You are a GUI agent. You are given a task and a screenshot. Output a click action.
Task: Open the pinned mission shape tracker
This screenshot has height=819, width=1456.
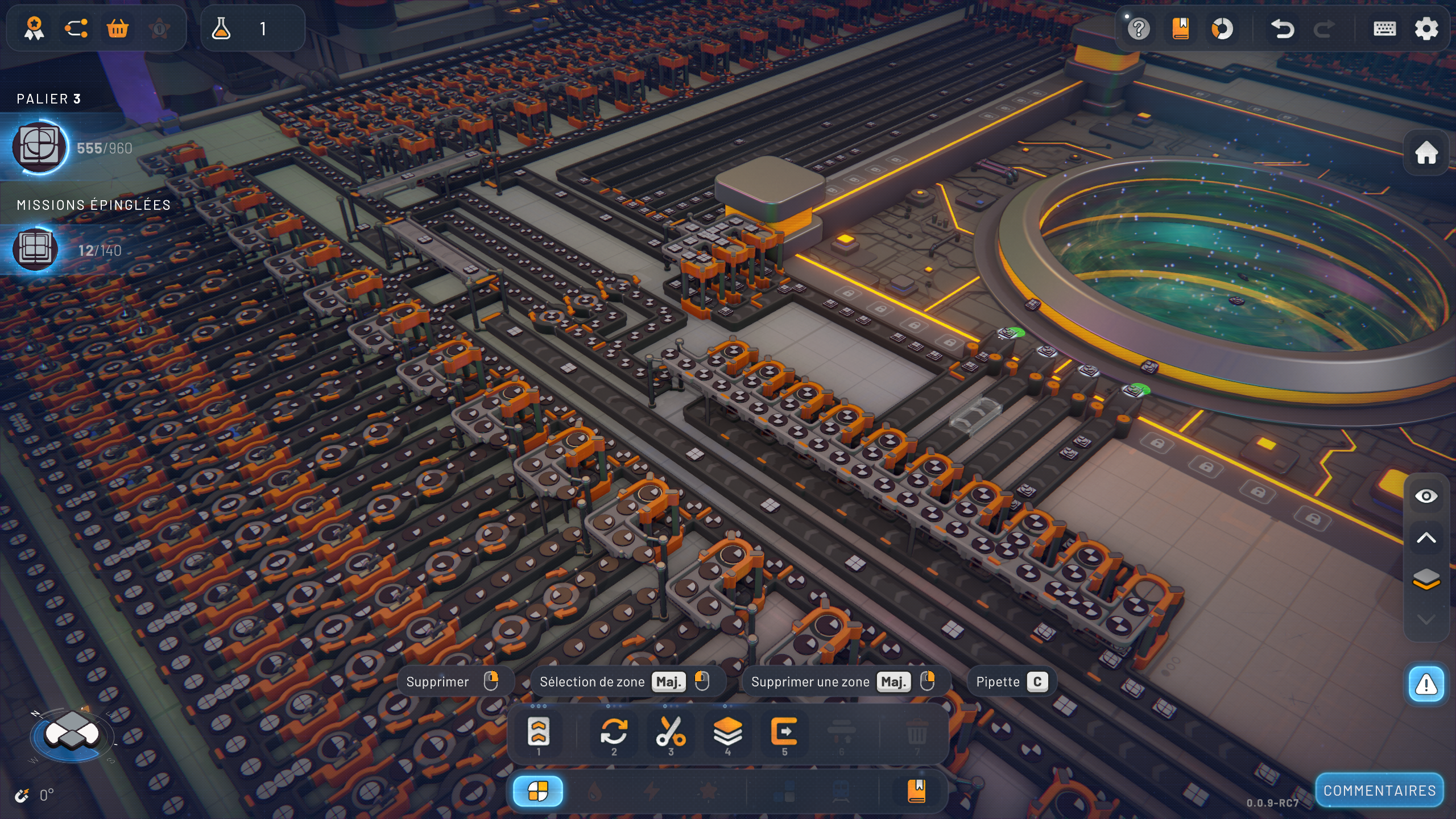pyautogui.click(x=35, y=250)
